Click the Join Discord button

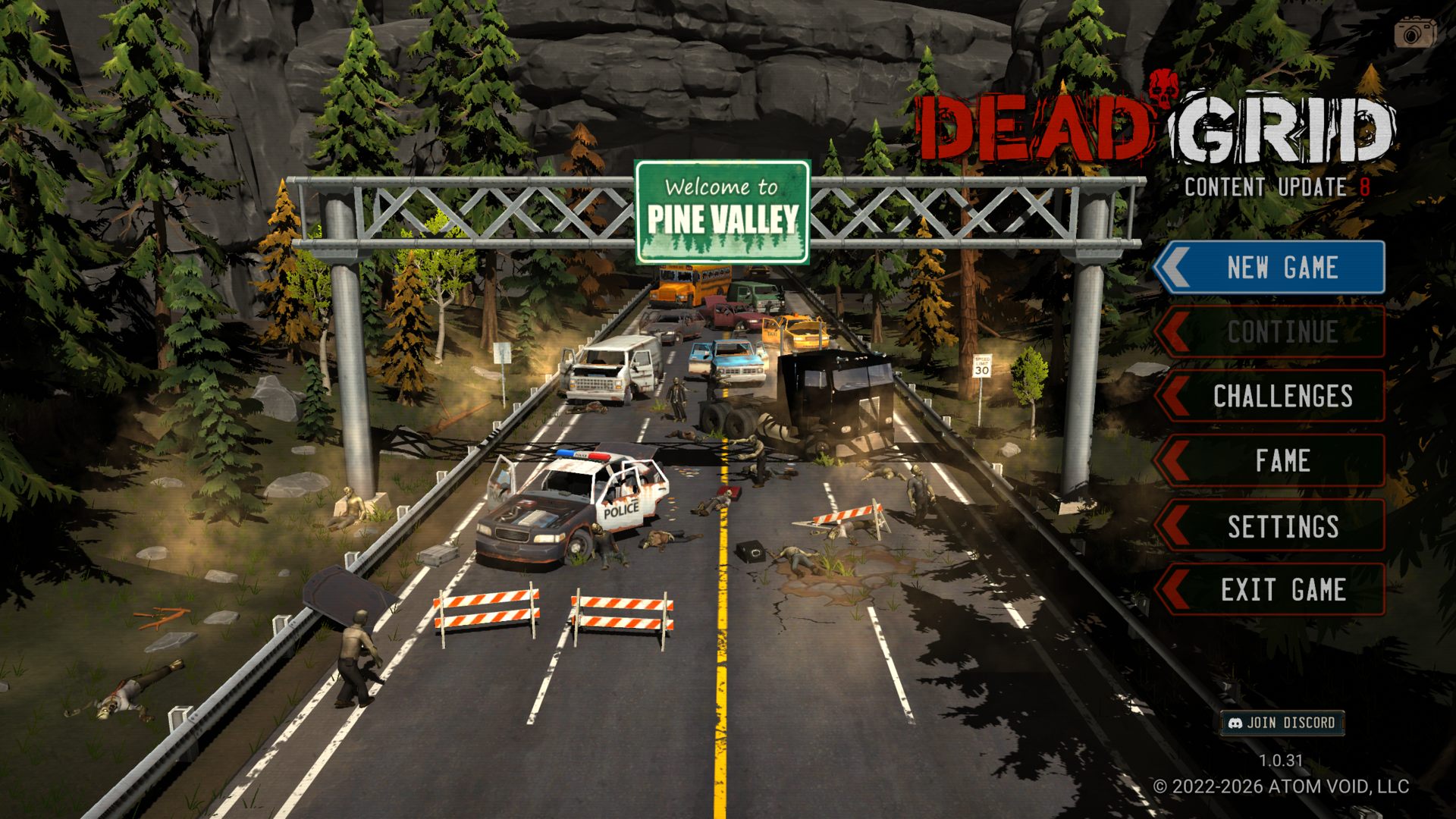point(1282,723)
